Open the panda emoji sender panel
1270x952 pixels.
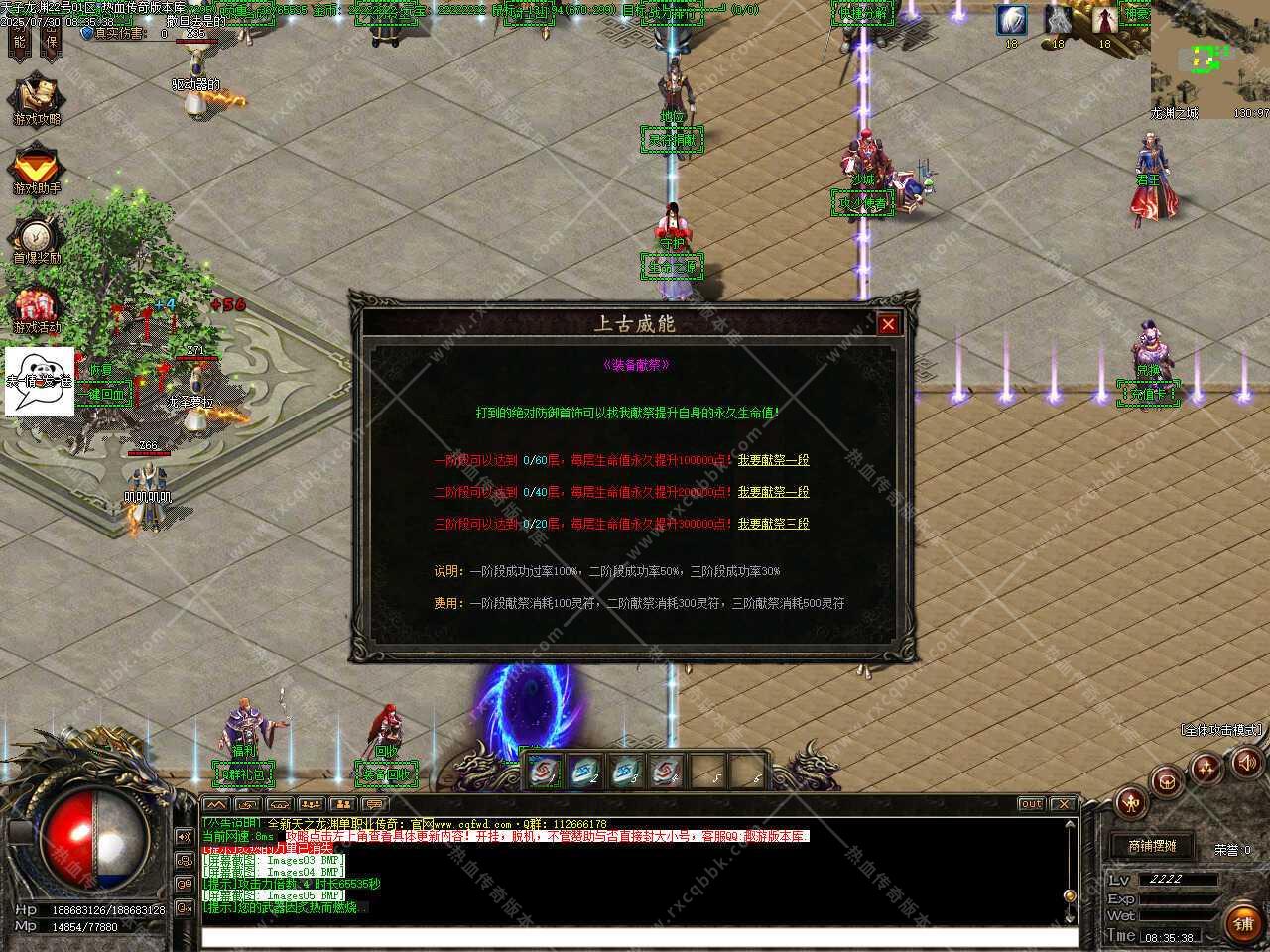point(40,381)
